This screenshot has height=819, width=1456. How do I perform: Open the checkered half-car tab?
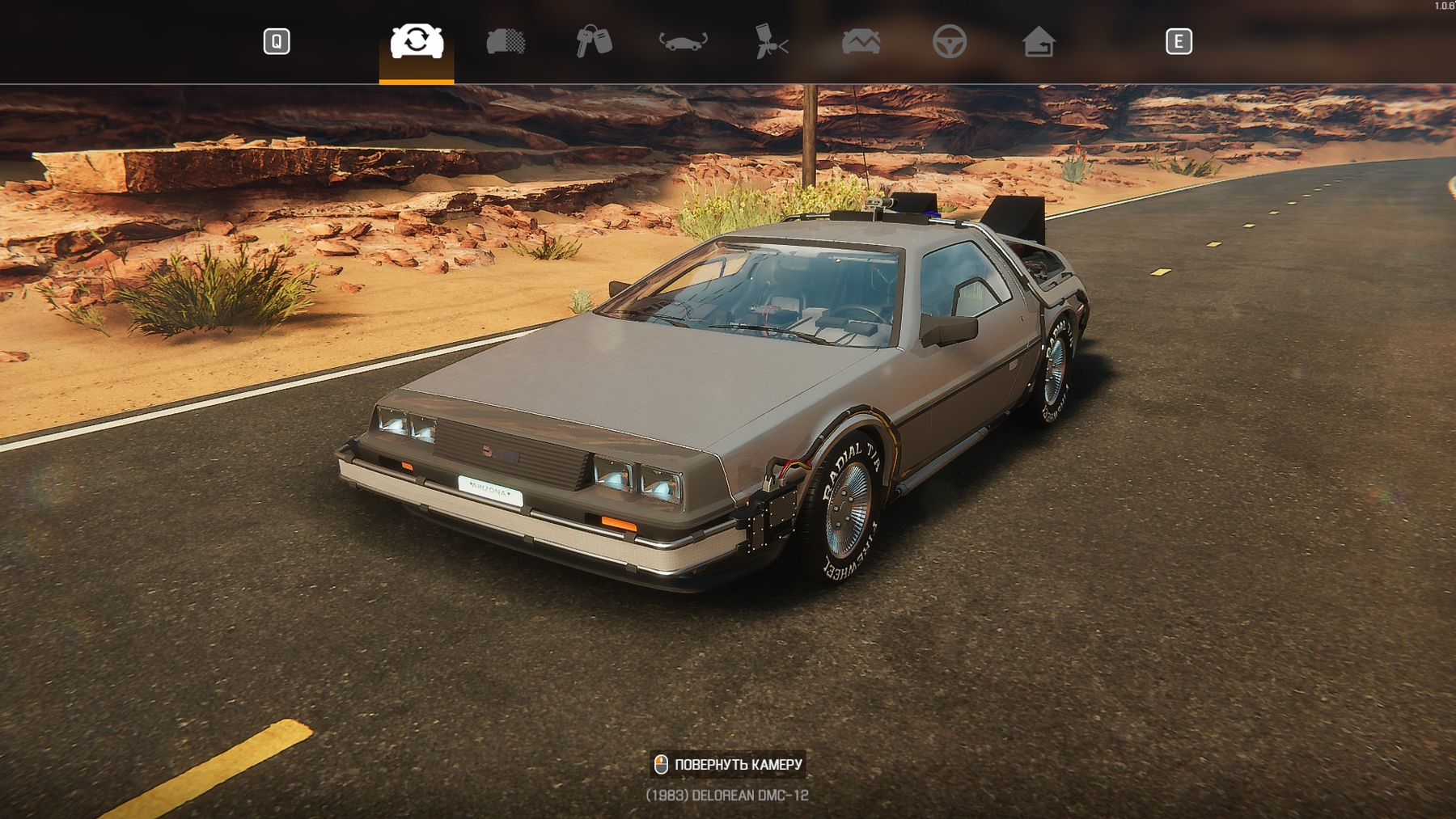tap(506, 41)
